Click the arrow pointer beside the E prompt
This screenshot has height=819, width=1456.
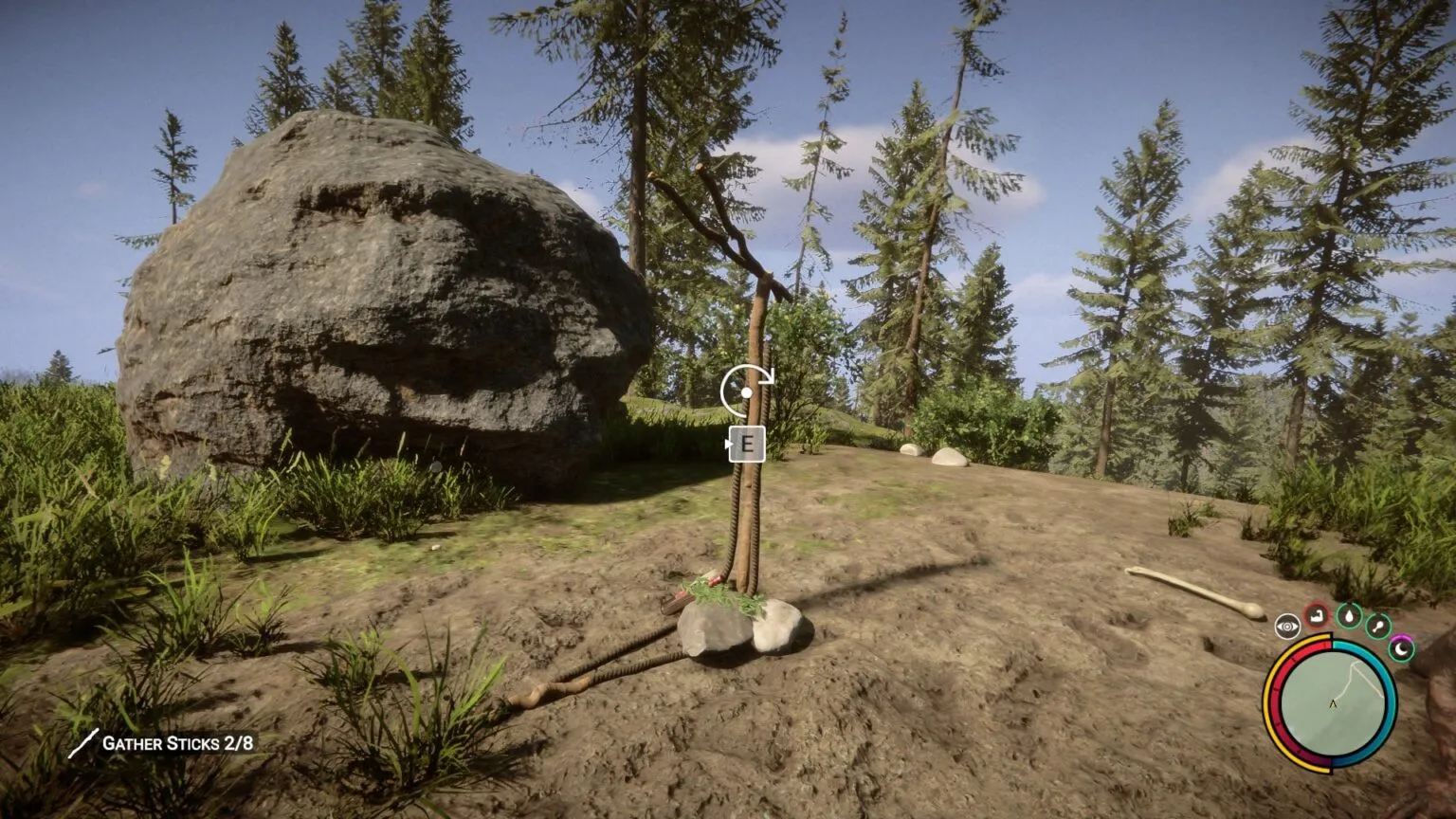point(729,442)
